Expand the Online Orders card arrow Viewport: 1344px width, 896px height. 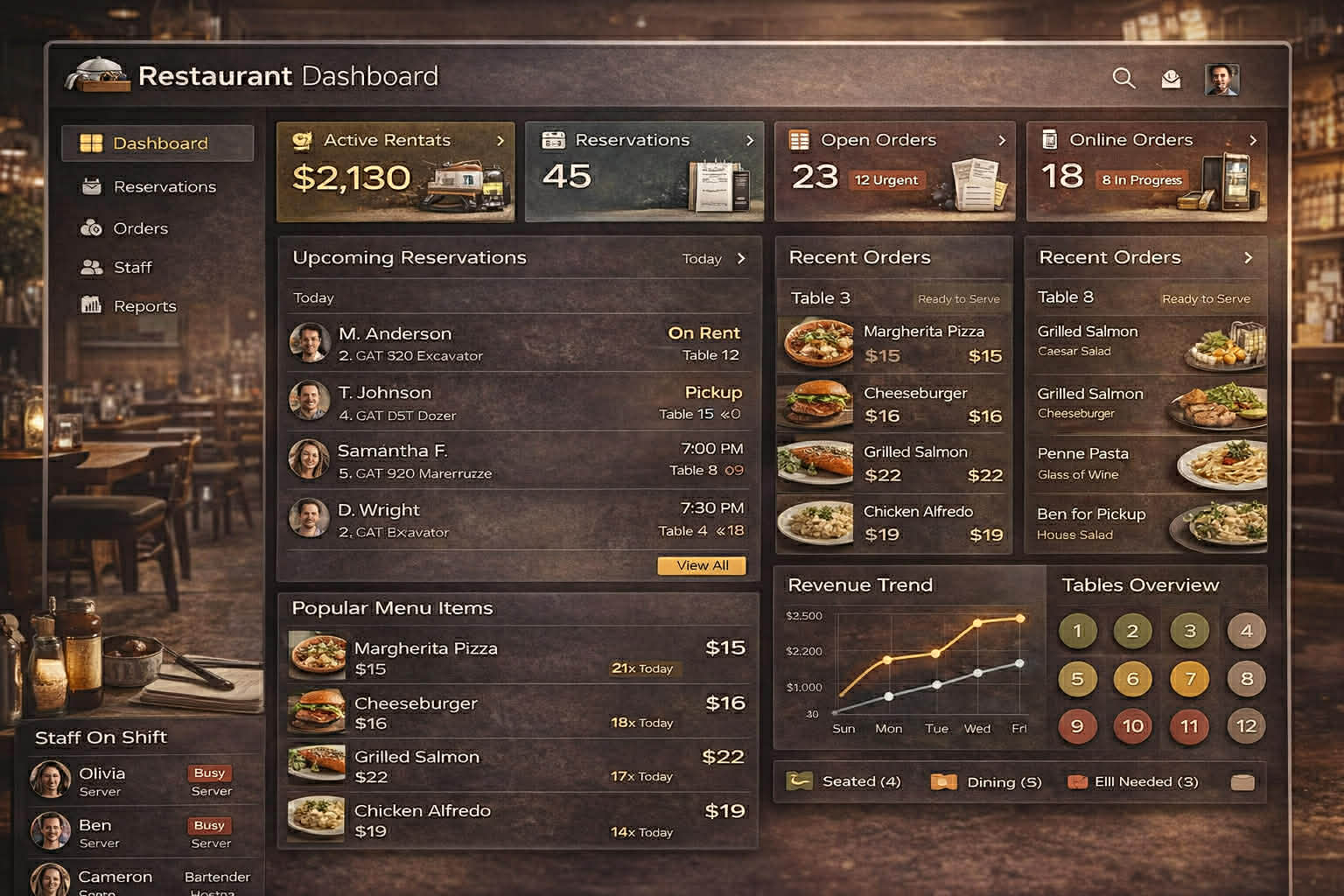pos(1253,139)
